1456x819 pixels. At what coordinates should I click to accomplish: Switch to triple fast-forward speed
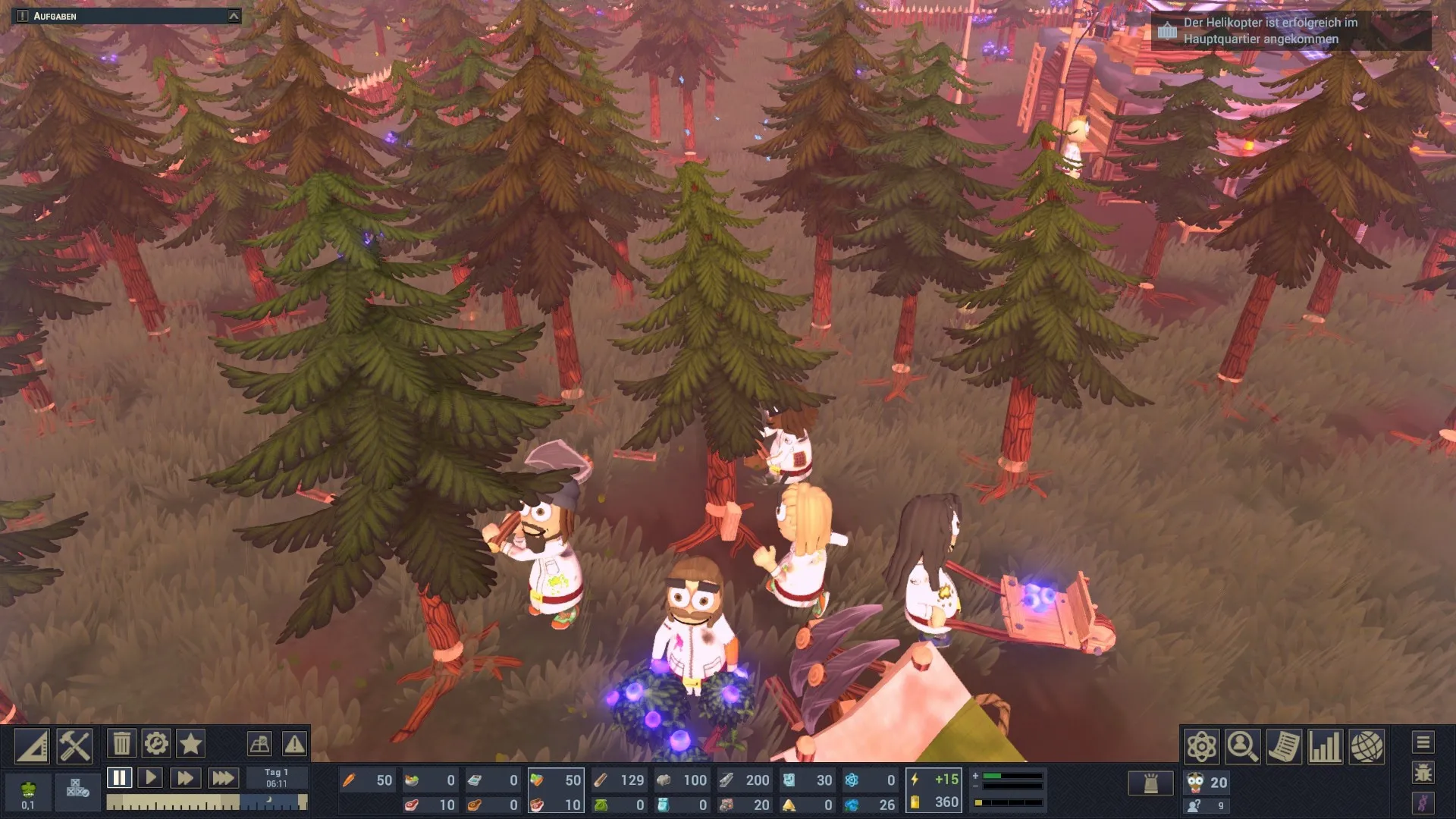click(222, 777)
